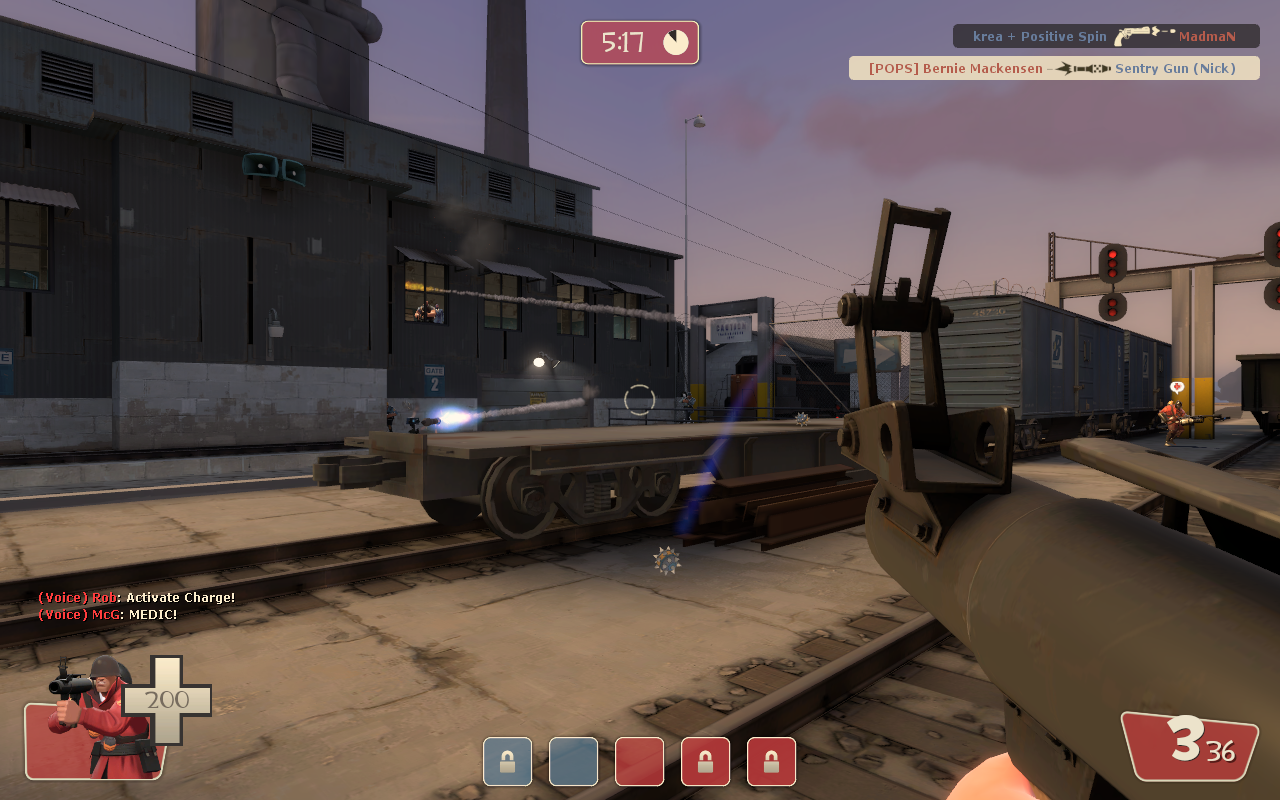Click the Soldier class portrait

[x=95, y=717]
